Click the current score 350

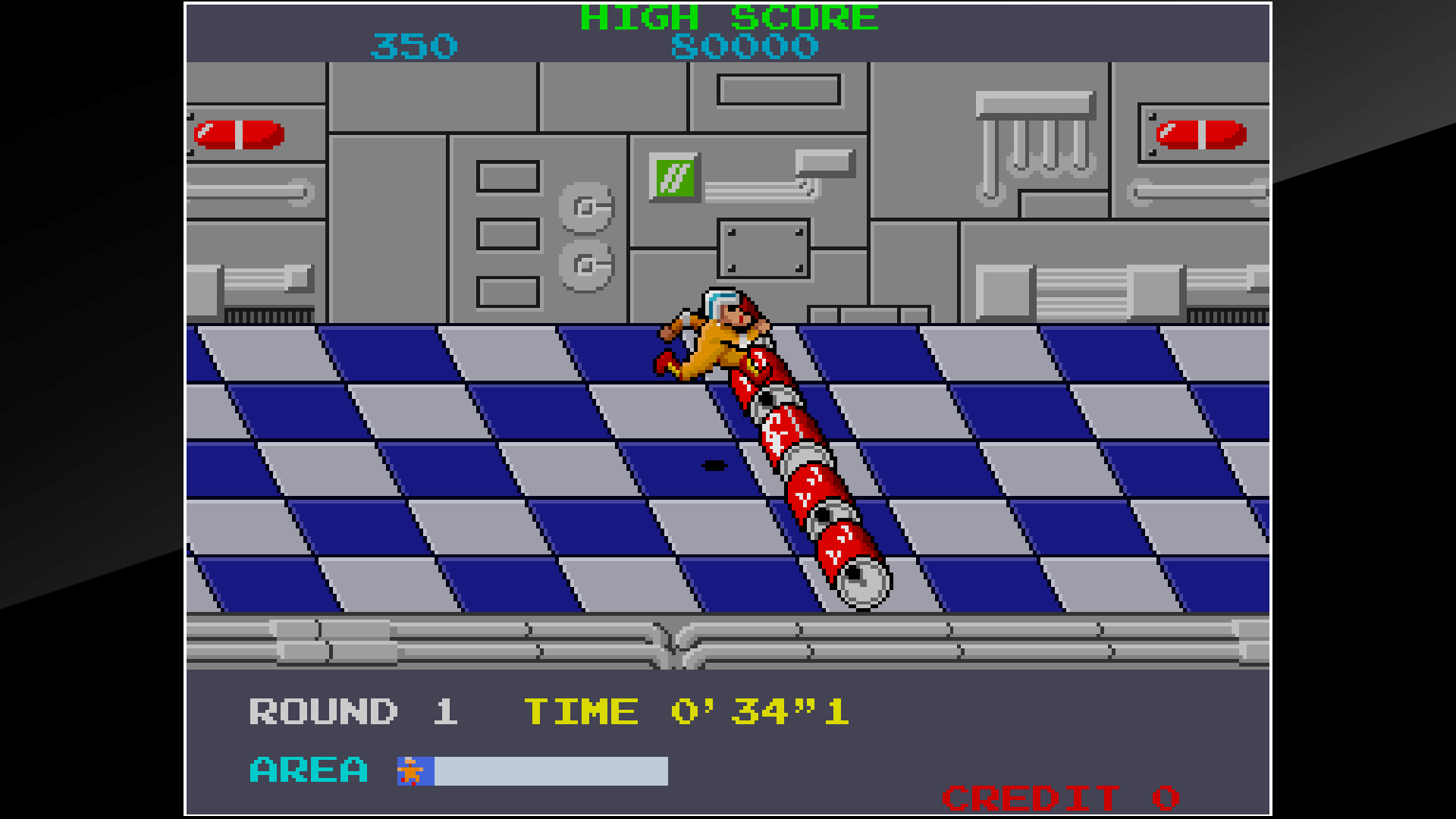pyautogui.click(x=413, y=45)
